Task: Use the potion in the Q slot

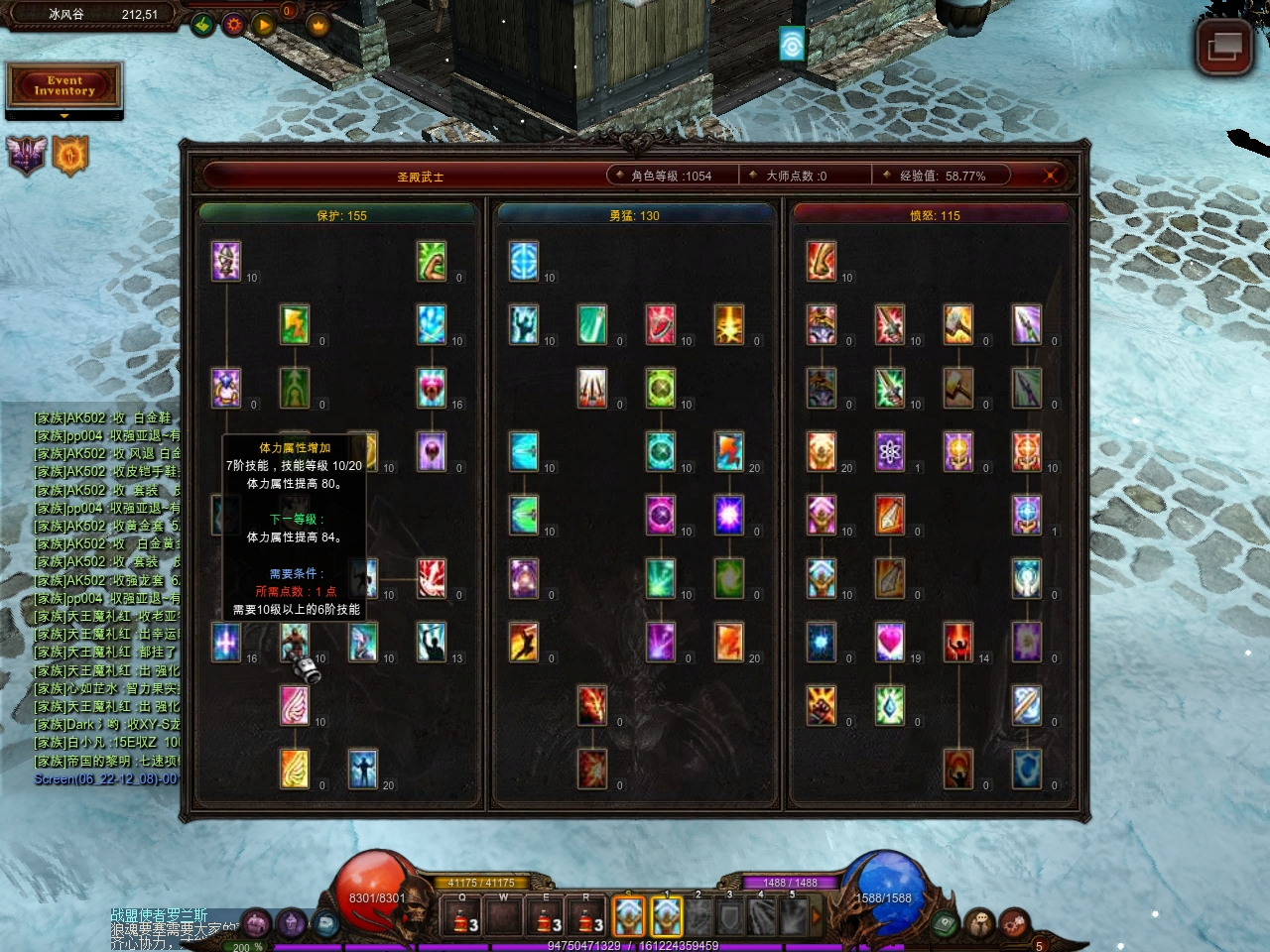Action: pyautogui.click(x=462, y=918)
